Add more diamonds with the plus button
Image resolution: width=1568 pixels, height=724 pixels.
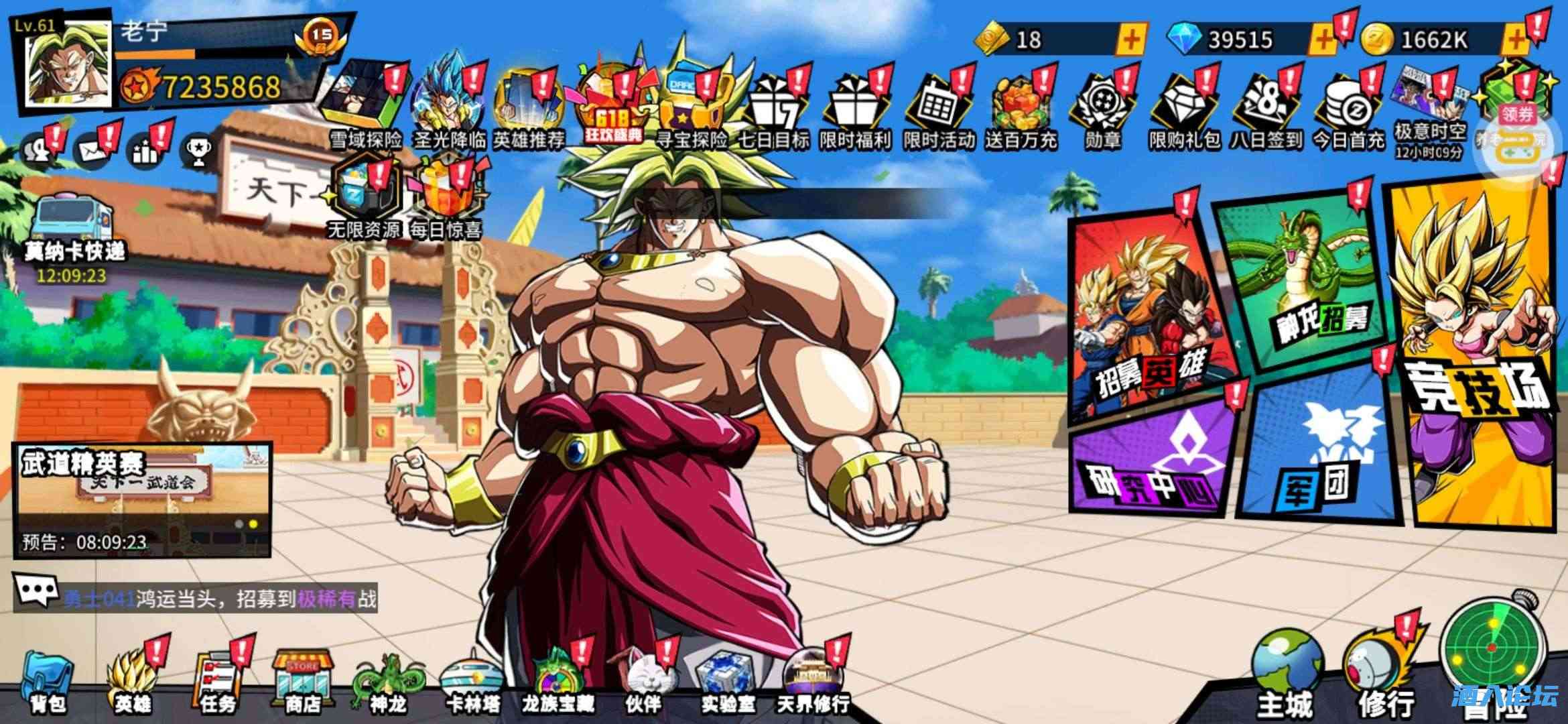(x=1322, y=40)
